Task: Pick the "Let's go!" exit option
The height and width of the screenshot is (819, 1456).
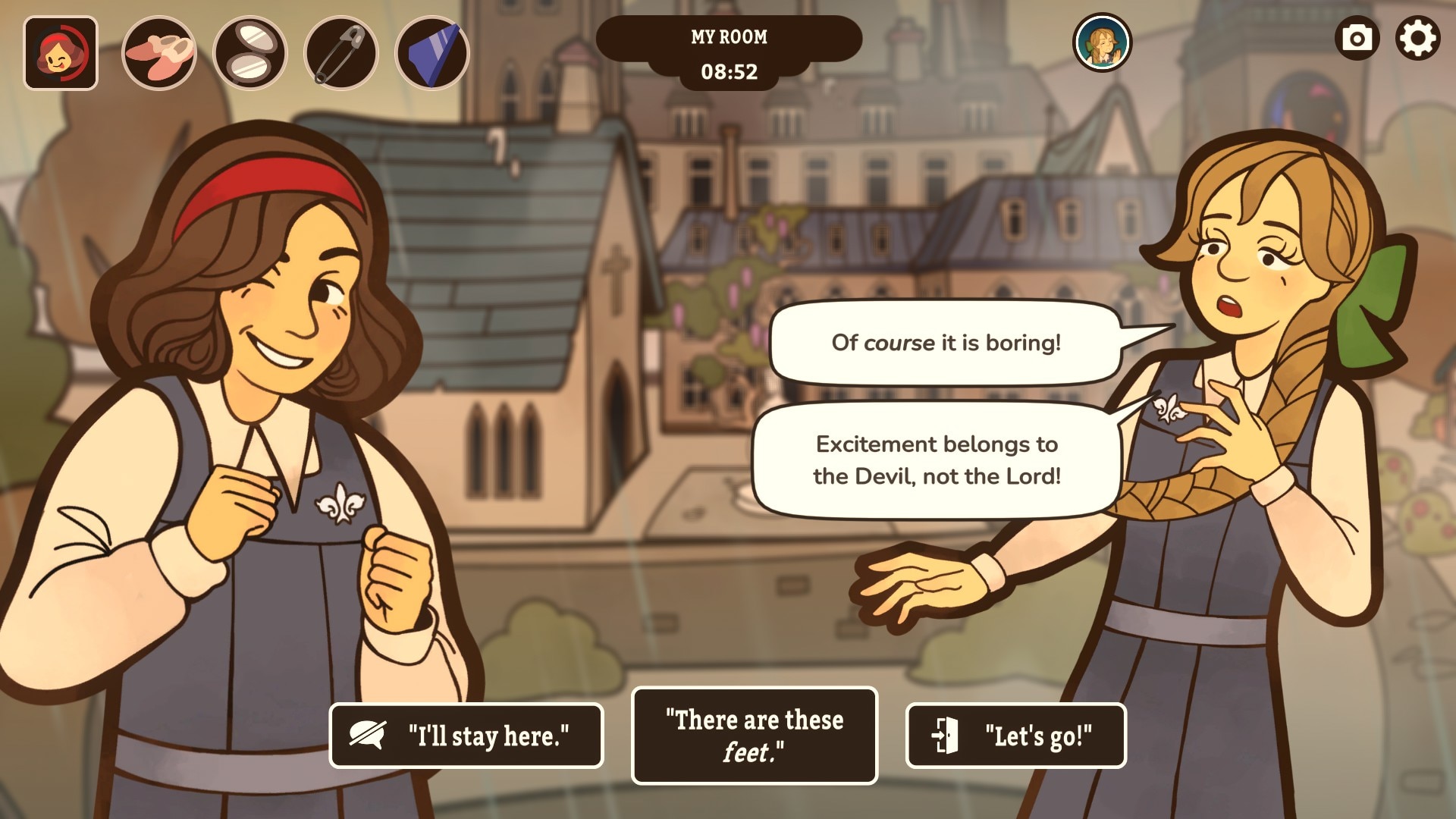Action: [x=1015, y=736]
